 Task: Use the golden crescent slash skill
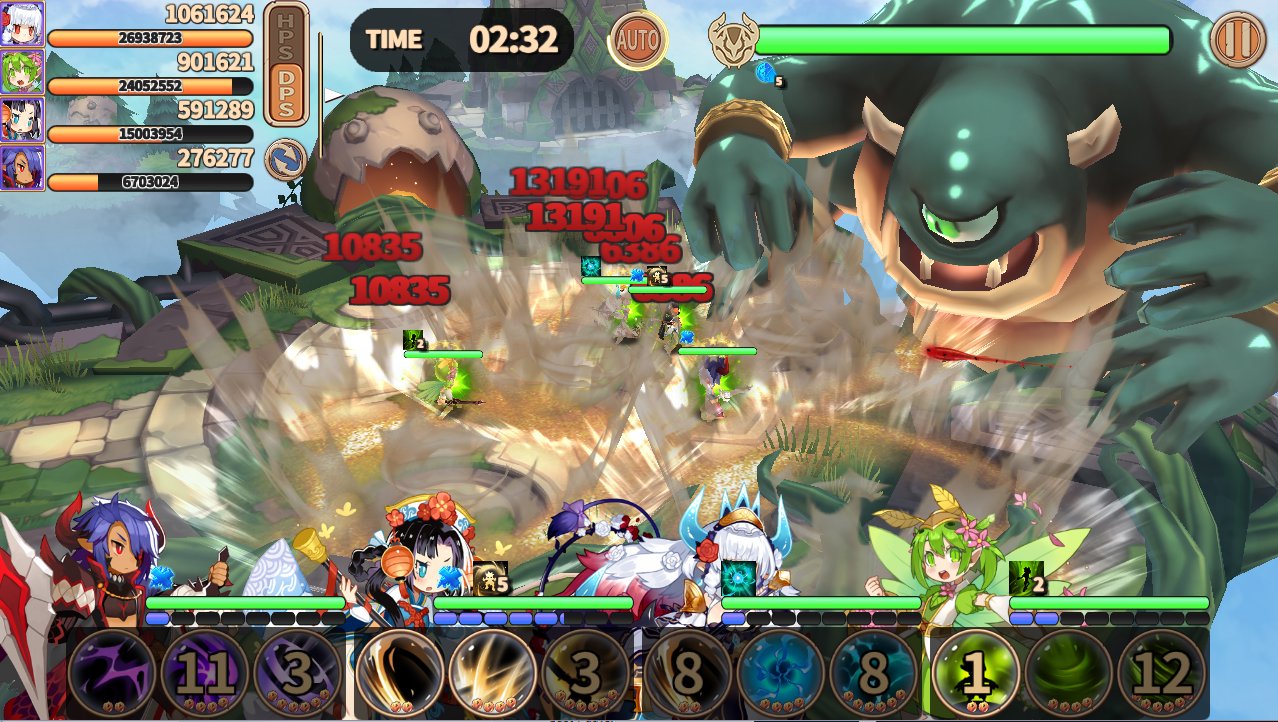tap(400, 674)
